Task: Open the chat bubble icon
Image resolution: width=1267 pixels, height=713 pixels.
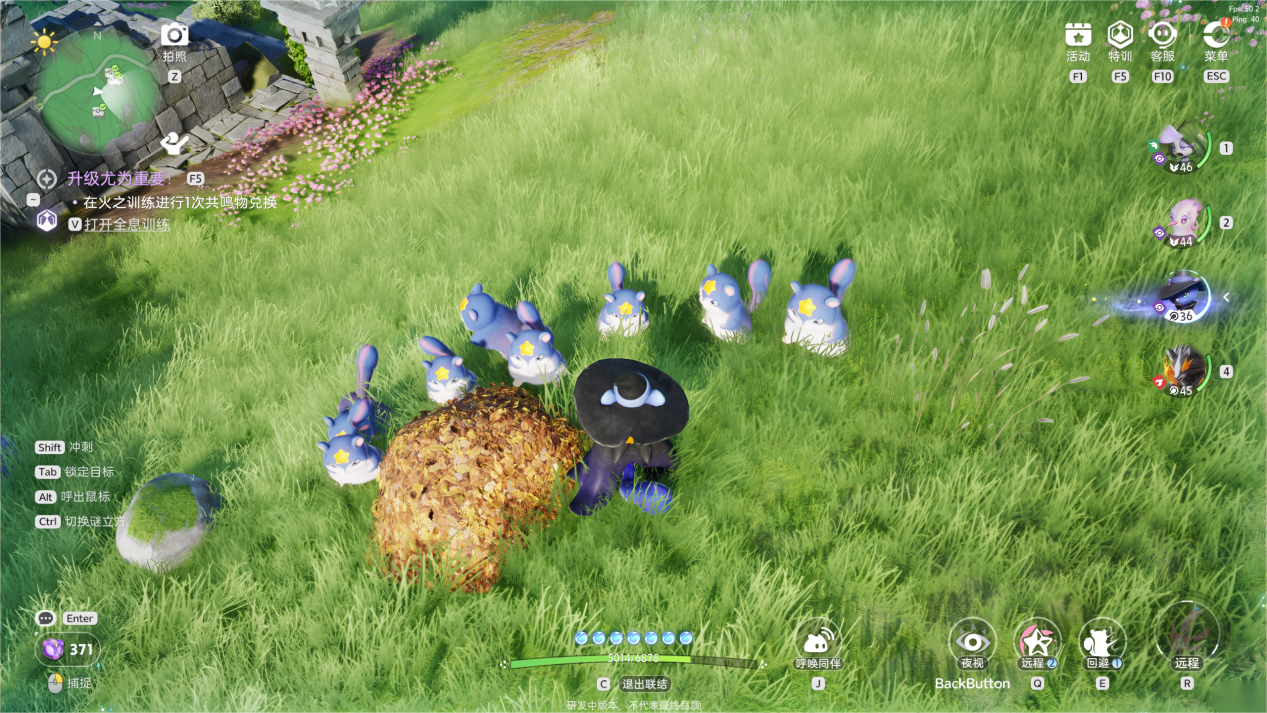Action: [x=45, y=619]
